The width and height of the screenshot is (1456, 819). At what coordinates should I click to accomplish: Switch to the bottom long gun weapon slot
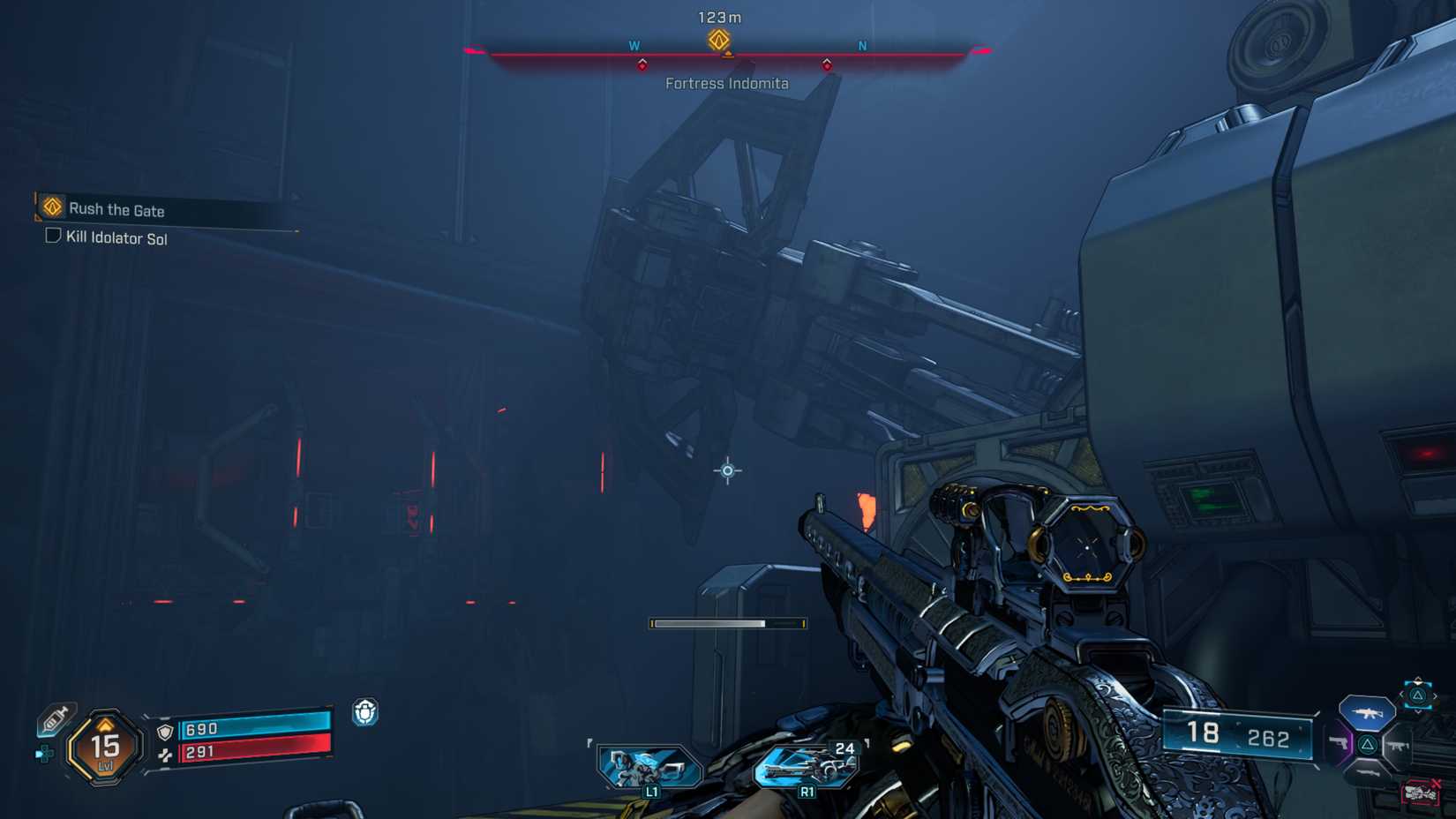[x=1367, y=772]
